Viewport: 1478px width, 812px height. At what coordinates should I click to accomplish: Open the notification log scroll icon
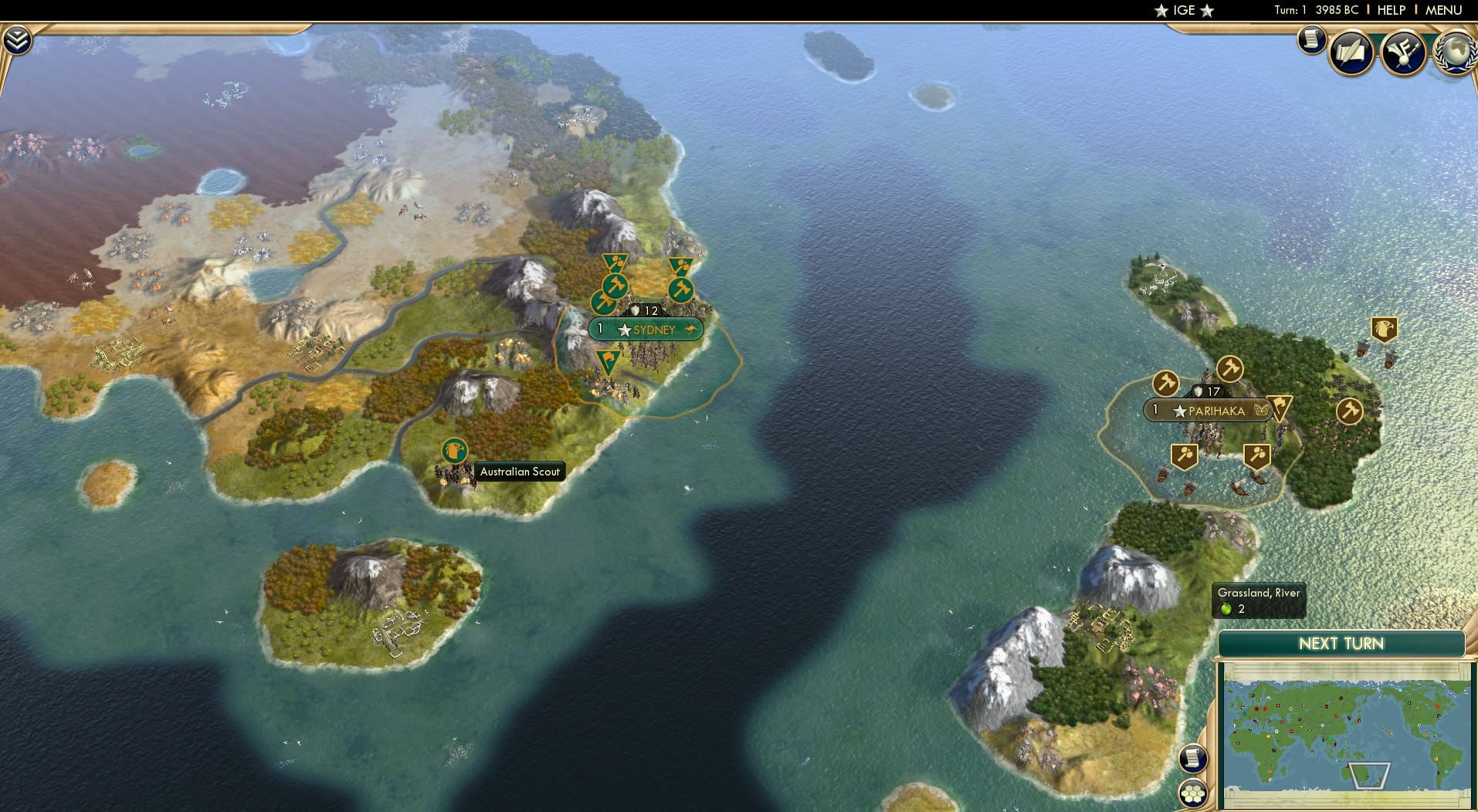pyautogui.click(x=1311, y=40)
